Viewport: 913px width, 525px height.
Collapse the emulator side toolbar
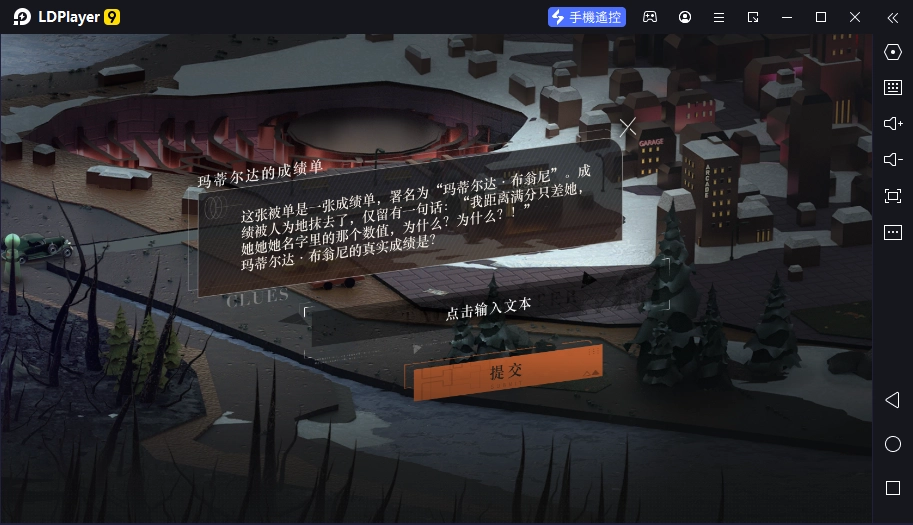(893, 17)
